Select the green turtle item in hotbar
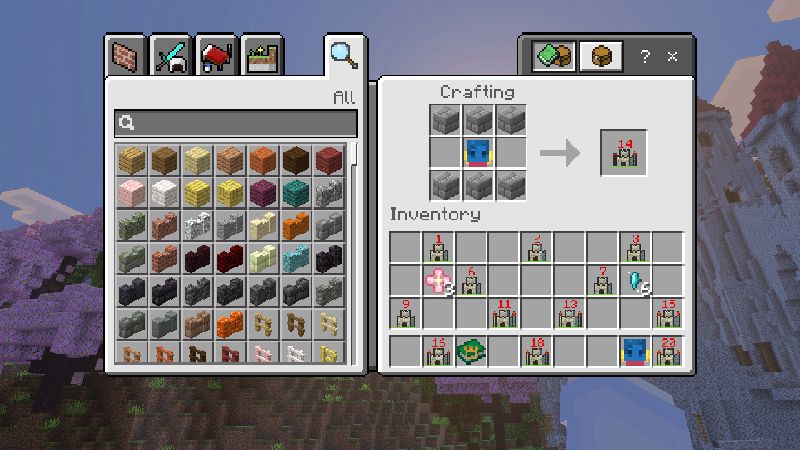Screen dimensions: 800x450 tap(470, 352)
